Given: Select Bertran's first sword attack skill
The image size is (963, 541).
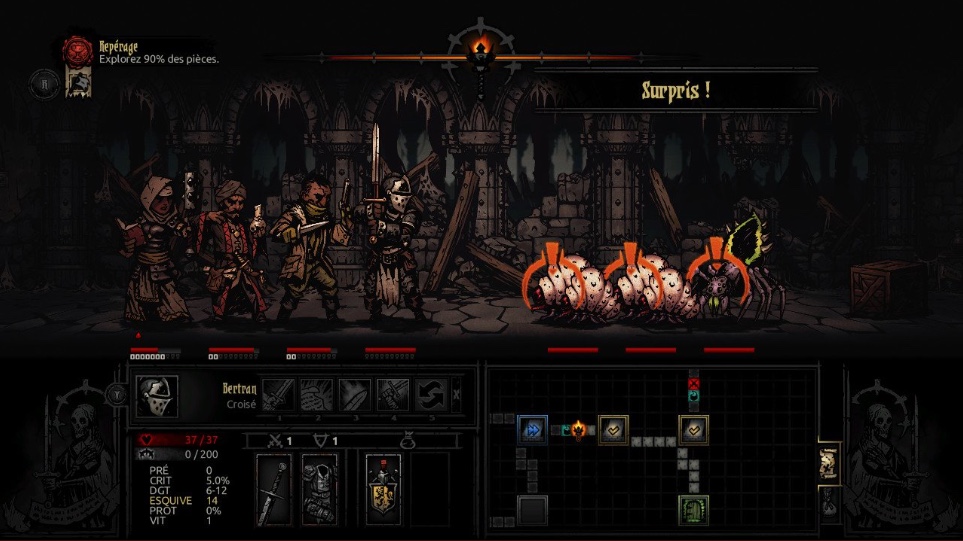Looking at the screenshot, I should tap(277, 394).
